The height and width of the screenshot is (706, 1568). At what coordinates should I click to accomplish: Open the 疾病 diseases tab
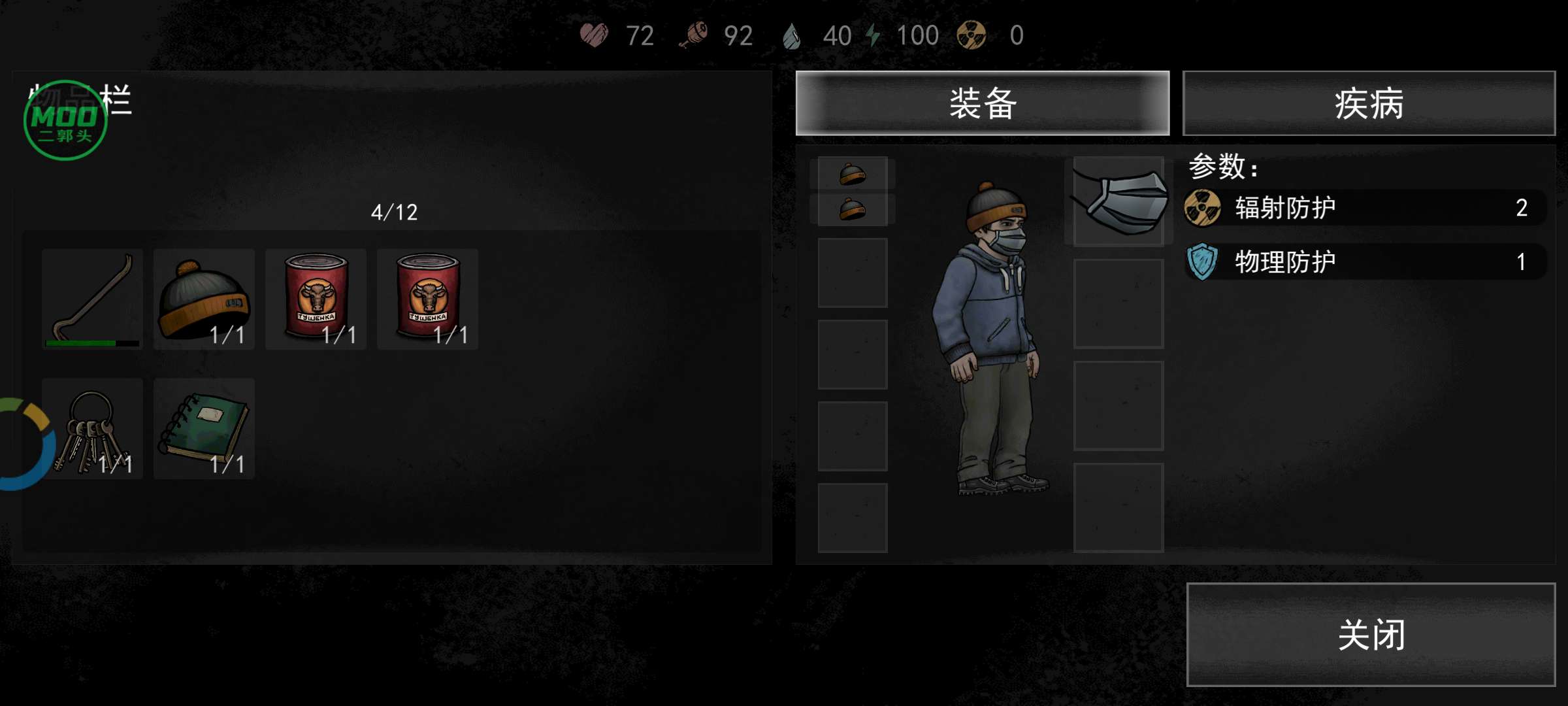(x=1369, y=103)
